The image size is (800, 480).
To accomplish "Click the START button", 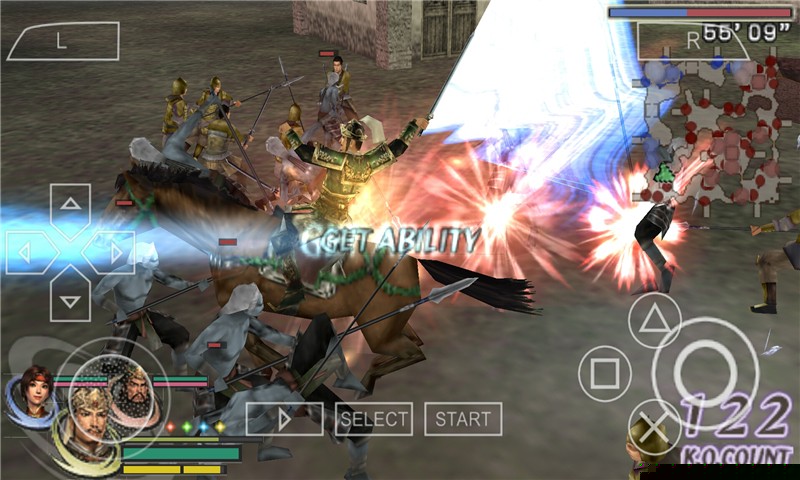I will point(463,419).
